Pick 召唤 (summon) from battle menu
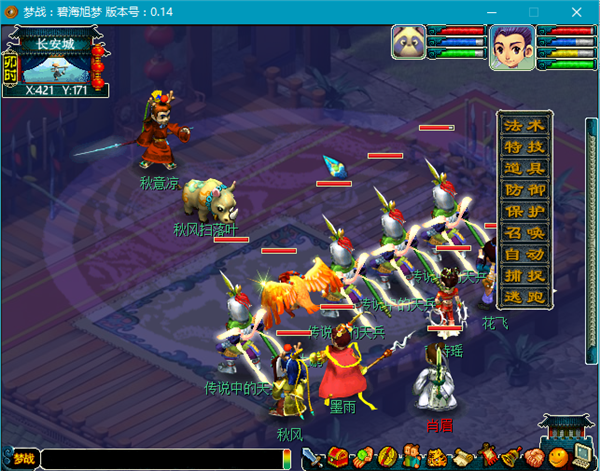 tap(525, 232)
